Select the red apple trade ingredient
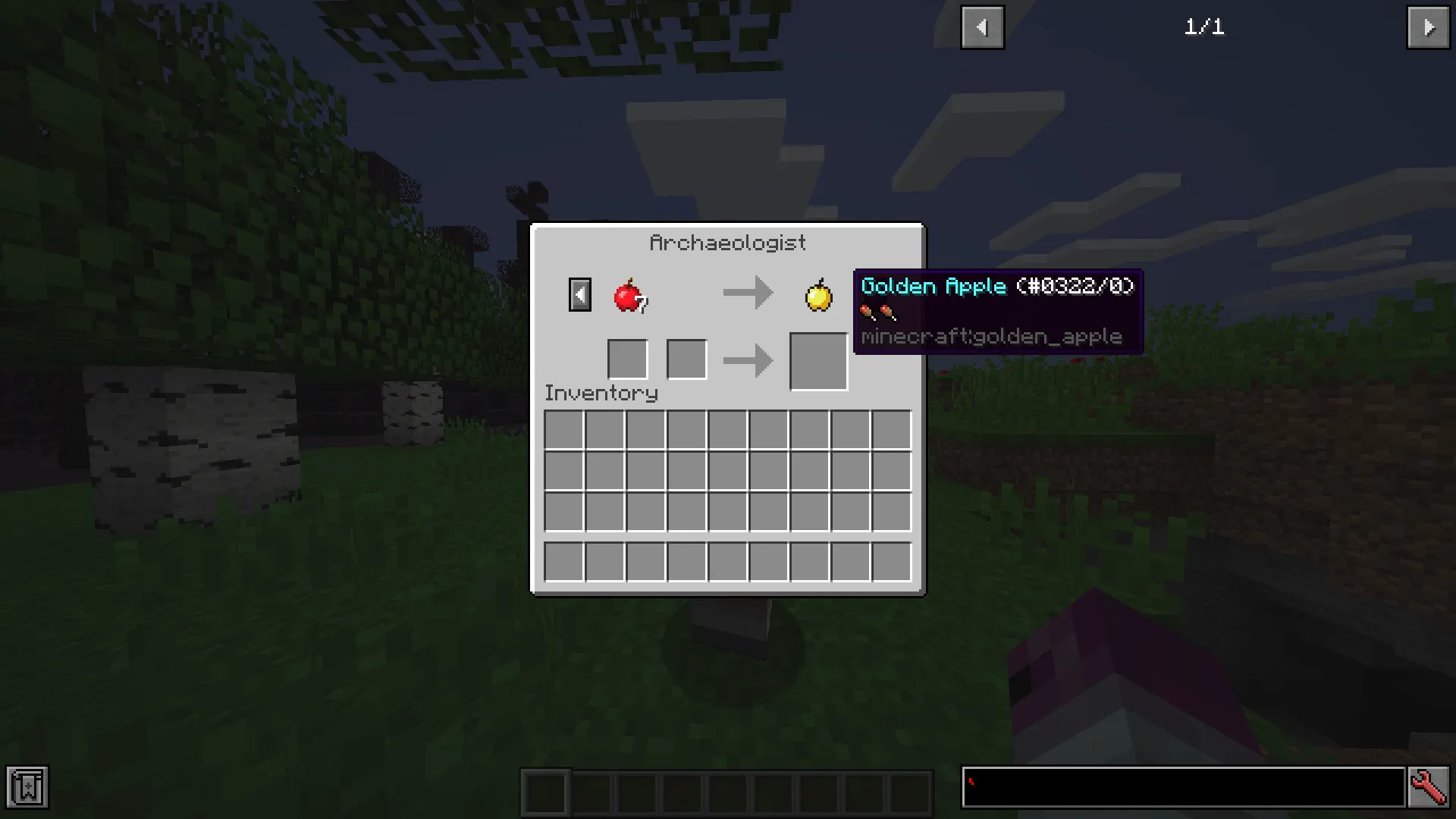The width and height of the screenshot is (1456, 819). [x=629, y=295]
